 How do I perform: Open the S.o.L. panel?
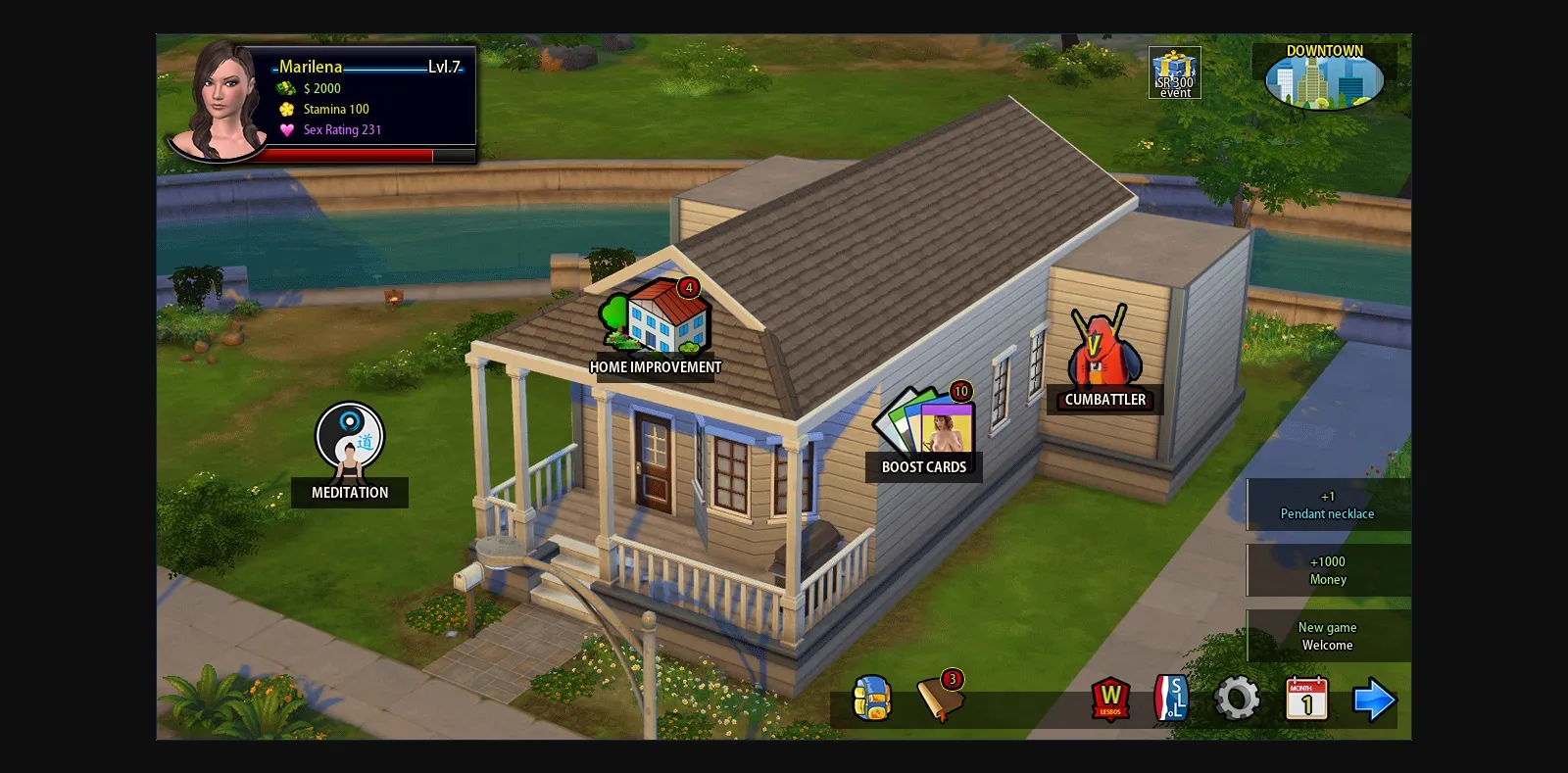pyautogui.click(x=1174, y=700)
